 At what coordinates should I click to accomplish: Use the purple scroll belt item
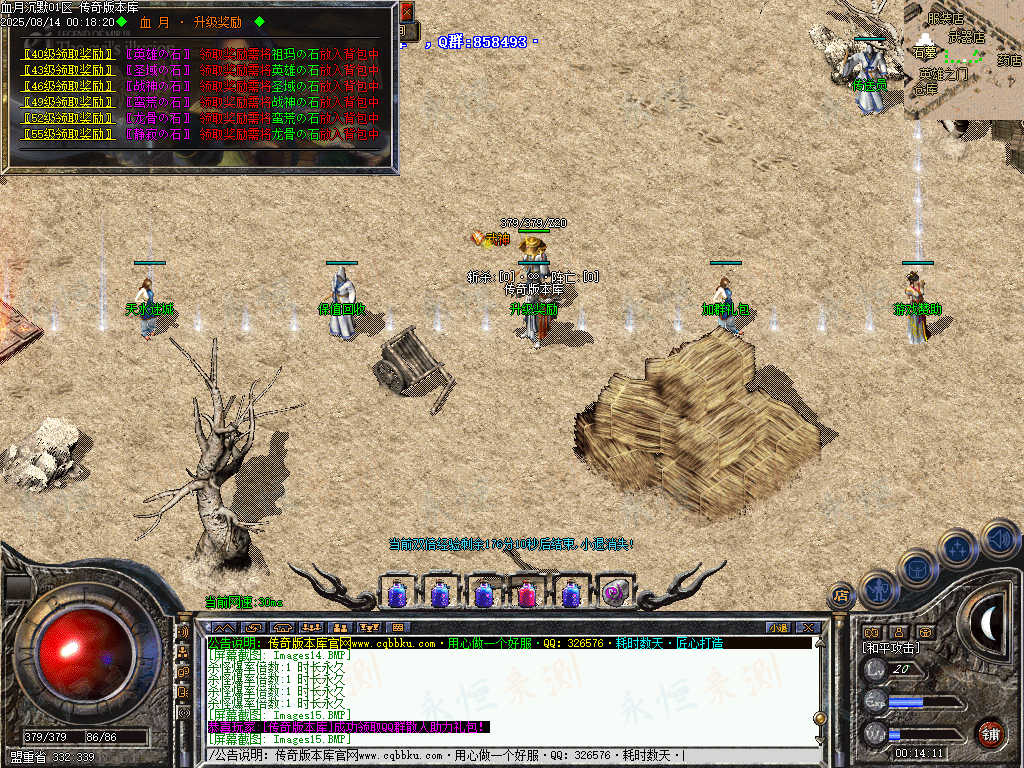[615, 595]
